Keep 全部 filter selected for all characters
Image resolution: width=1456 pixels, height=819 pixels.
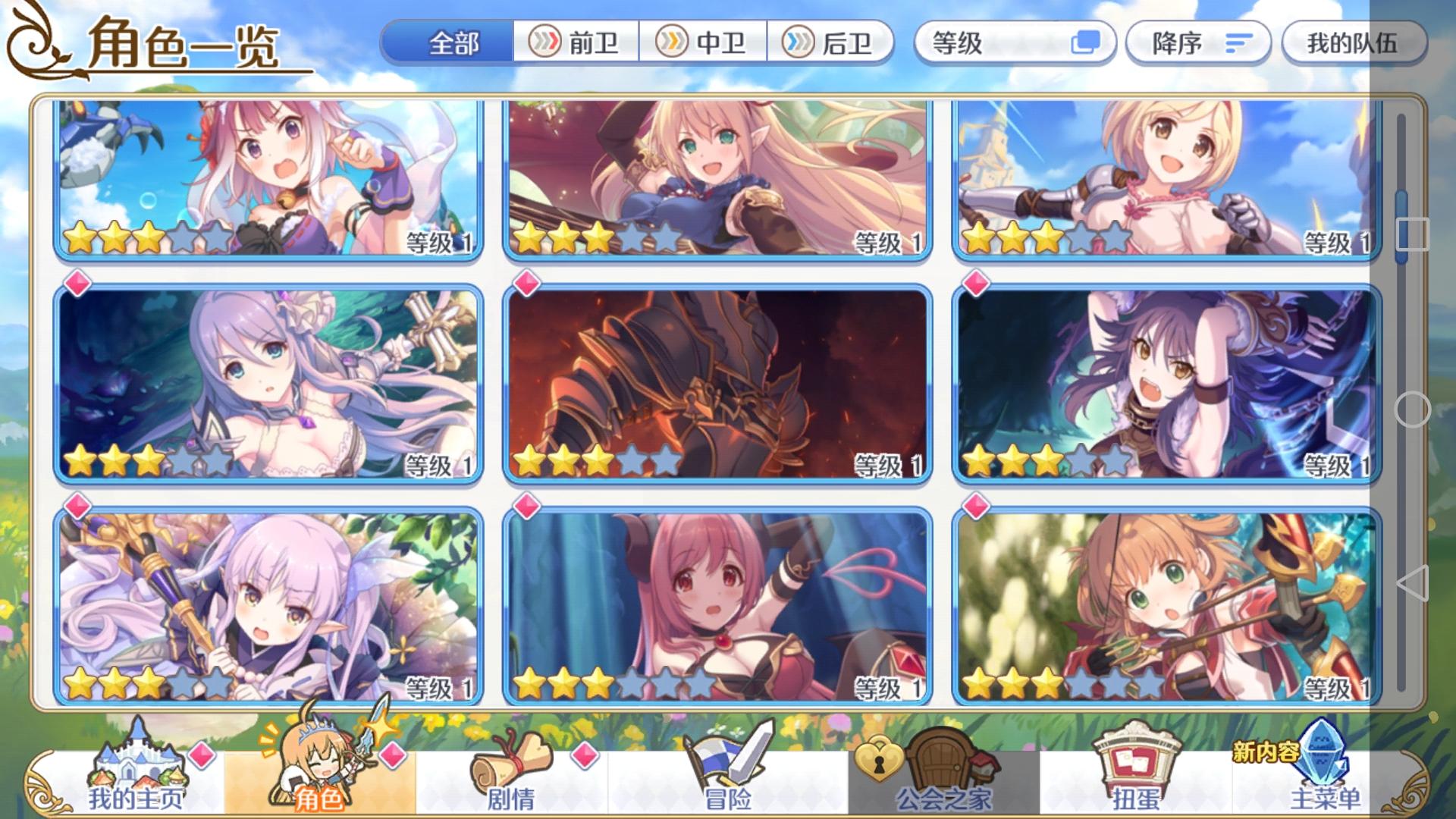tap(455, 44)
